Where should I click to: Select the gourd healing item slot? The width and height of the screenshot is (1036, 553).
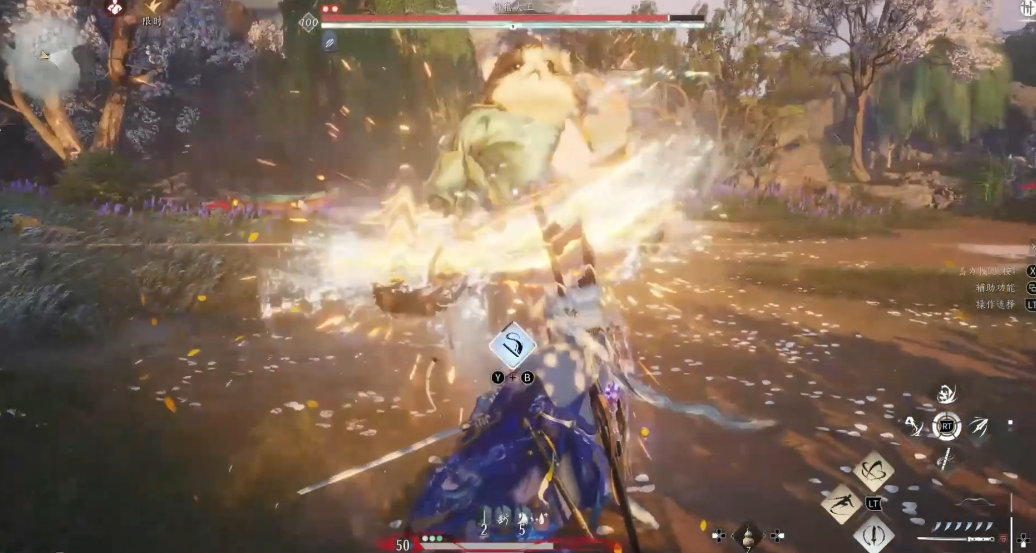[747, 534]
